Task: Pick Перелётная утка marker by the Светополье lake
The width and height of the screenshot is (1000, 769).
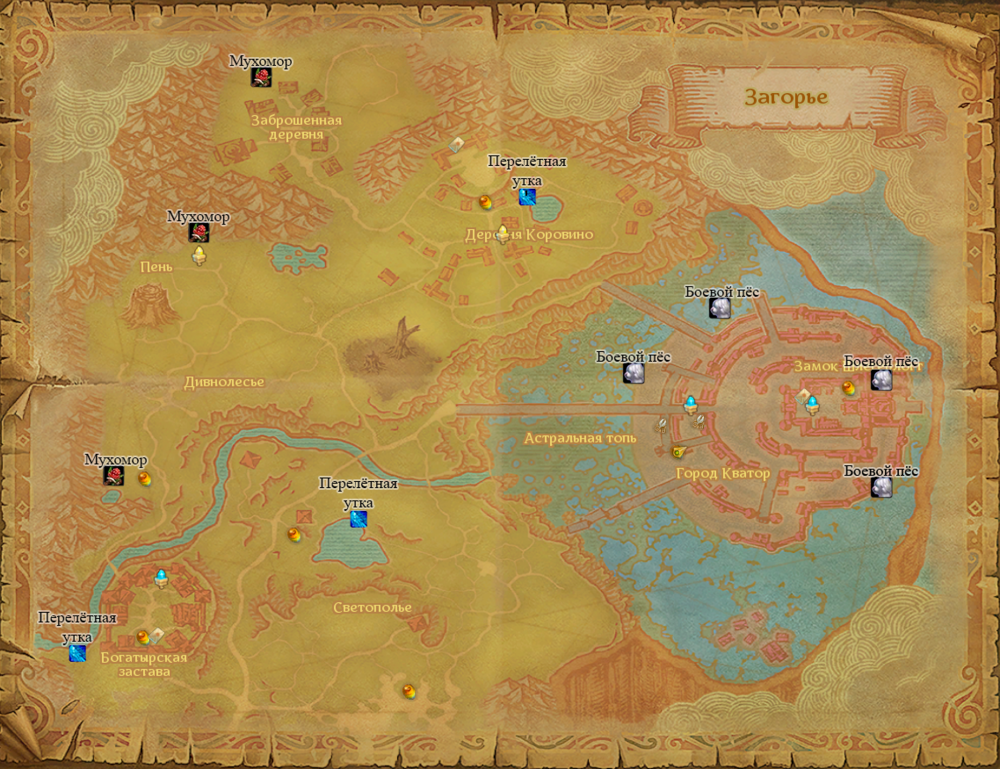Action: point(359,519)
